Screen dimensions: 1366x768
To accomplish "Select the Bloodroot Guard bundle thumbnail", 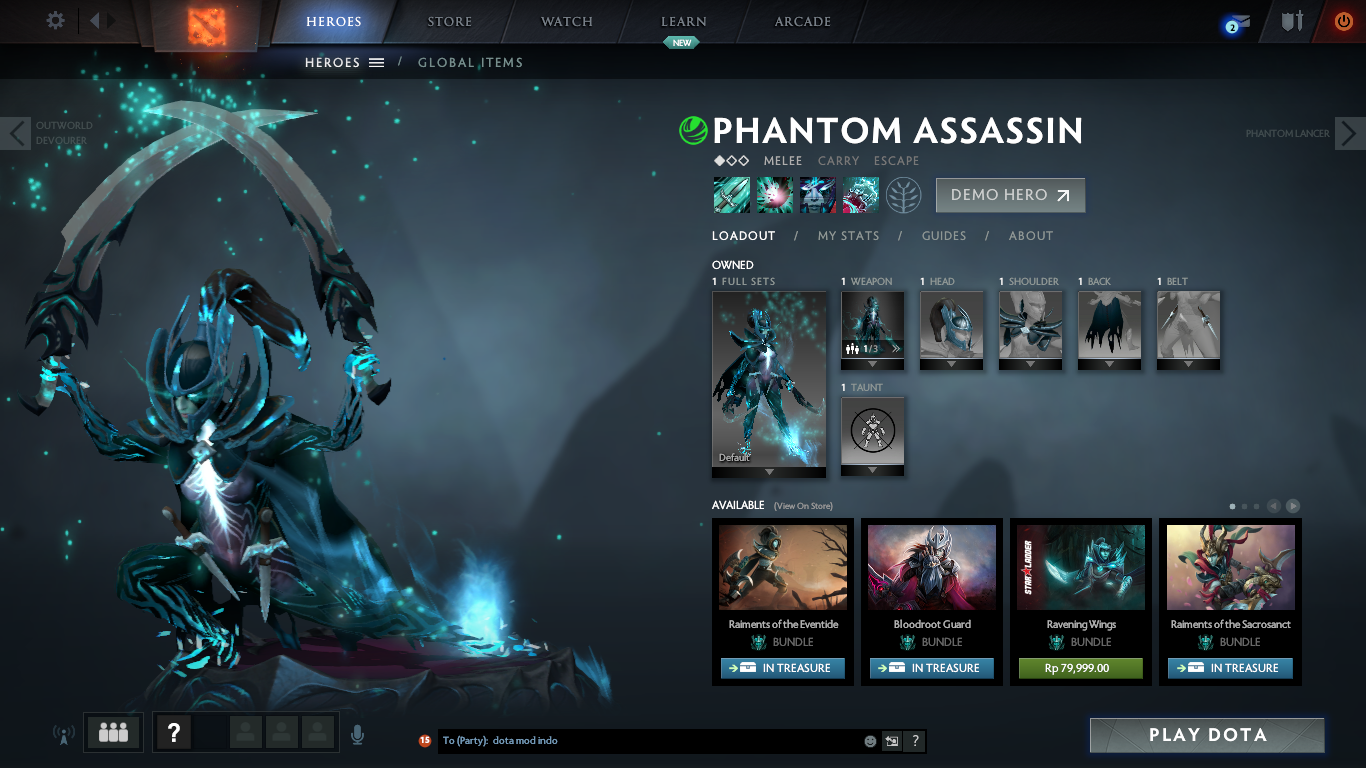I will [931, 567].
